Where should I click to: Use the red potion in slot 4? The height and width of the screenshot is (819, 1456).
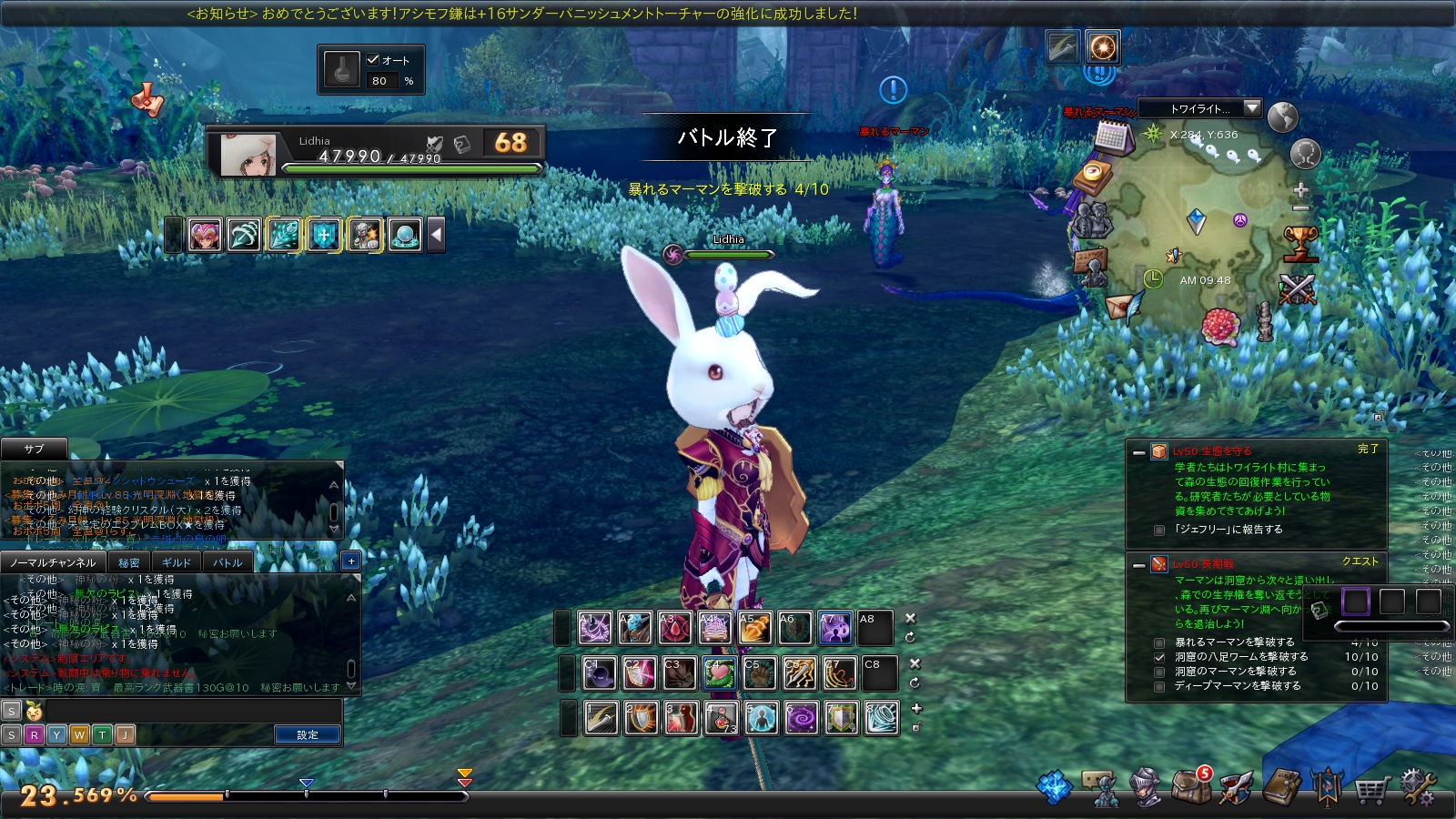coord(722,718)
